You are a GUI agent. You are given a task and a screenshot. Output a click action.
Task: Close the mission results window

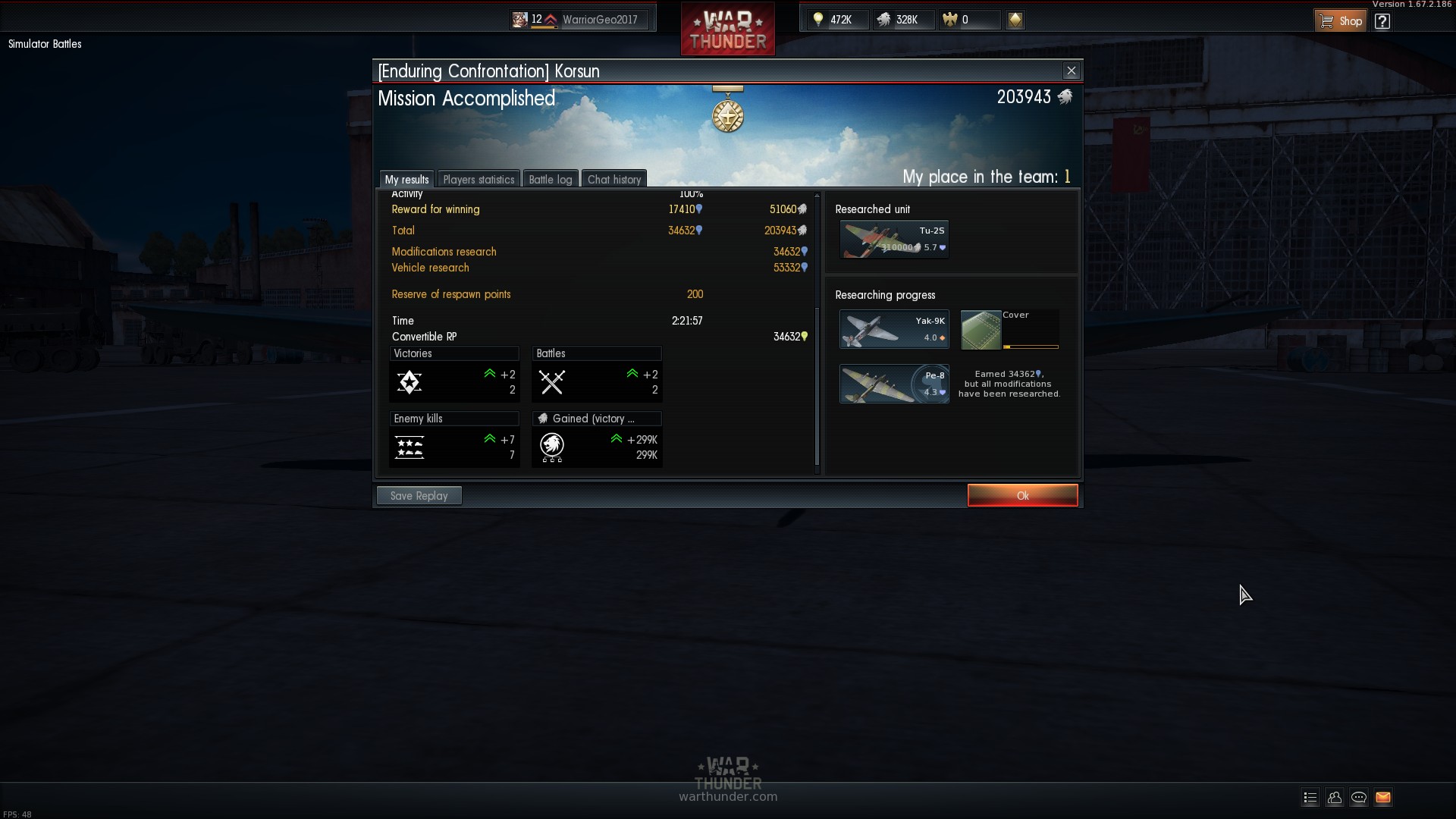(1071, 71)
